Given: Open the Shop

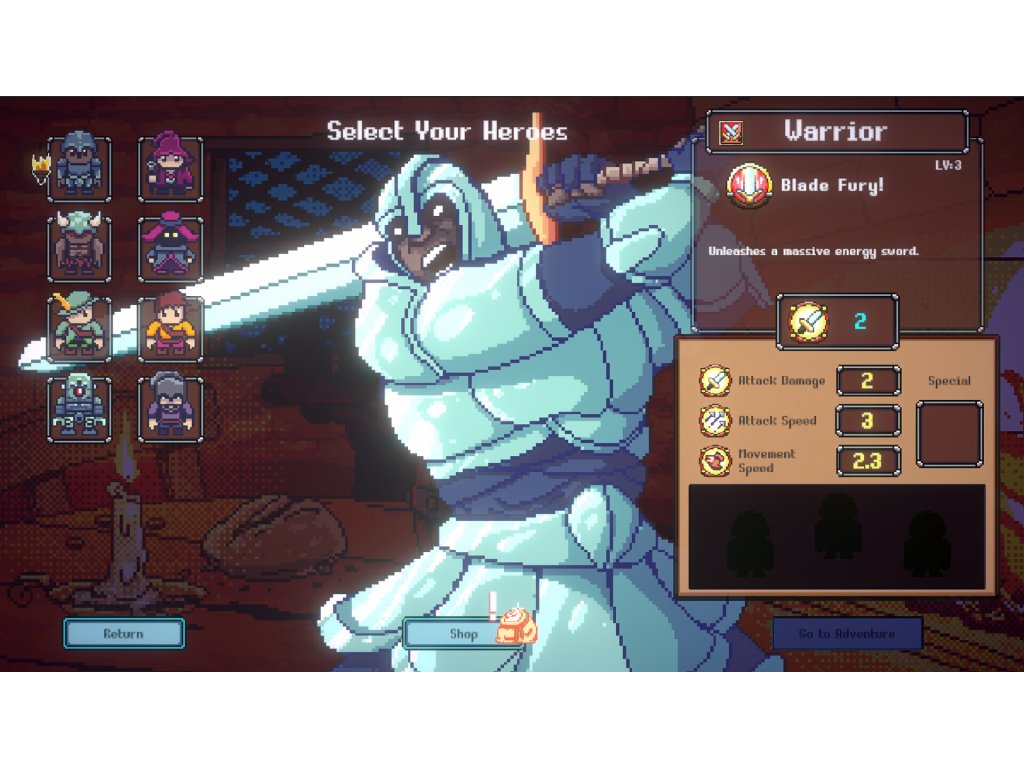Looking at the screenshot, I should point(464,633).
